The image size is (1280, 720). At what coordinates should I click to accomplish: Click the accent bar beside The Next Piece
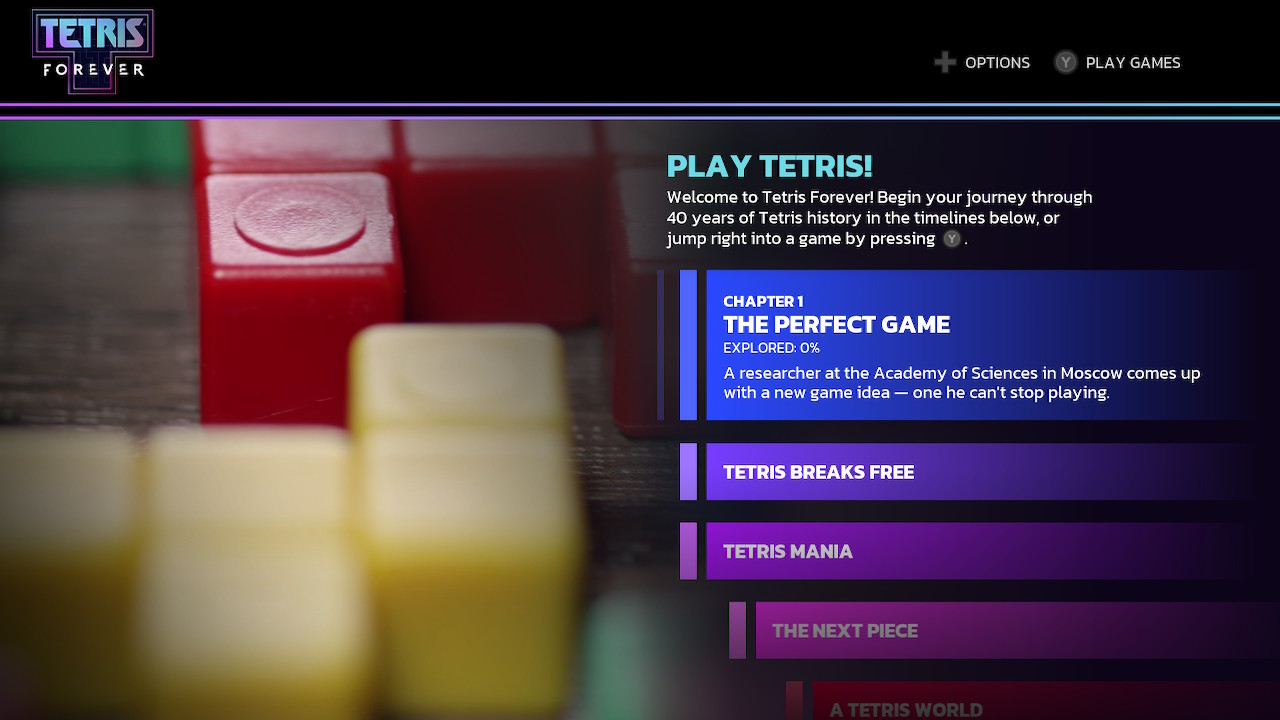tap(737, 630)
